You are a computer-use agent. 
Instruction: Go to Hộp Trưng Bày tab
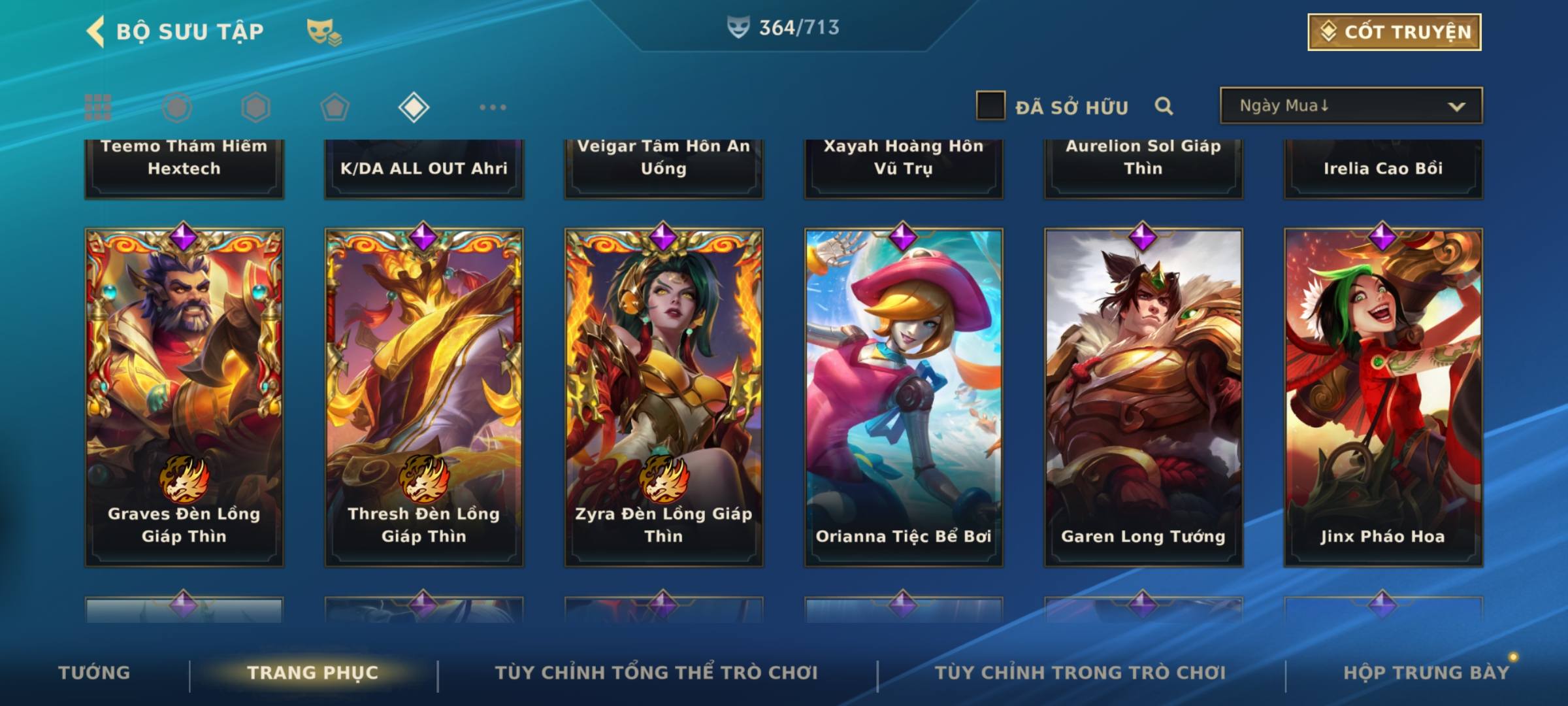(1426, 673)
